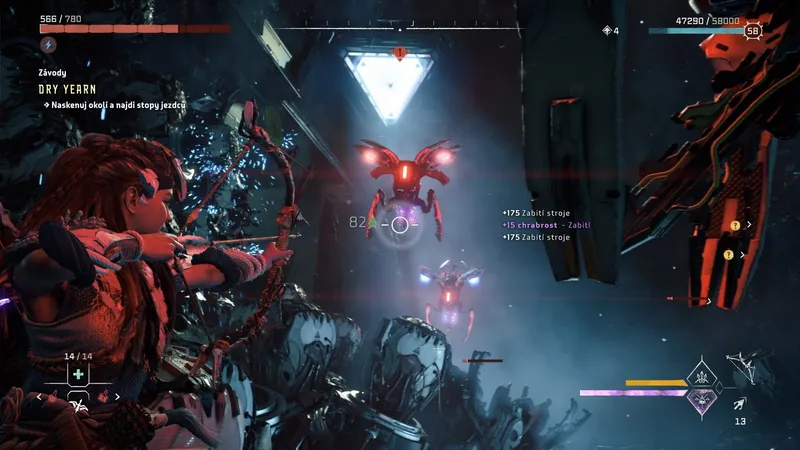Select the green medicine cross slot
Viewport: 800px width, 450px height.
click(x=77, y=374)
